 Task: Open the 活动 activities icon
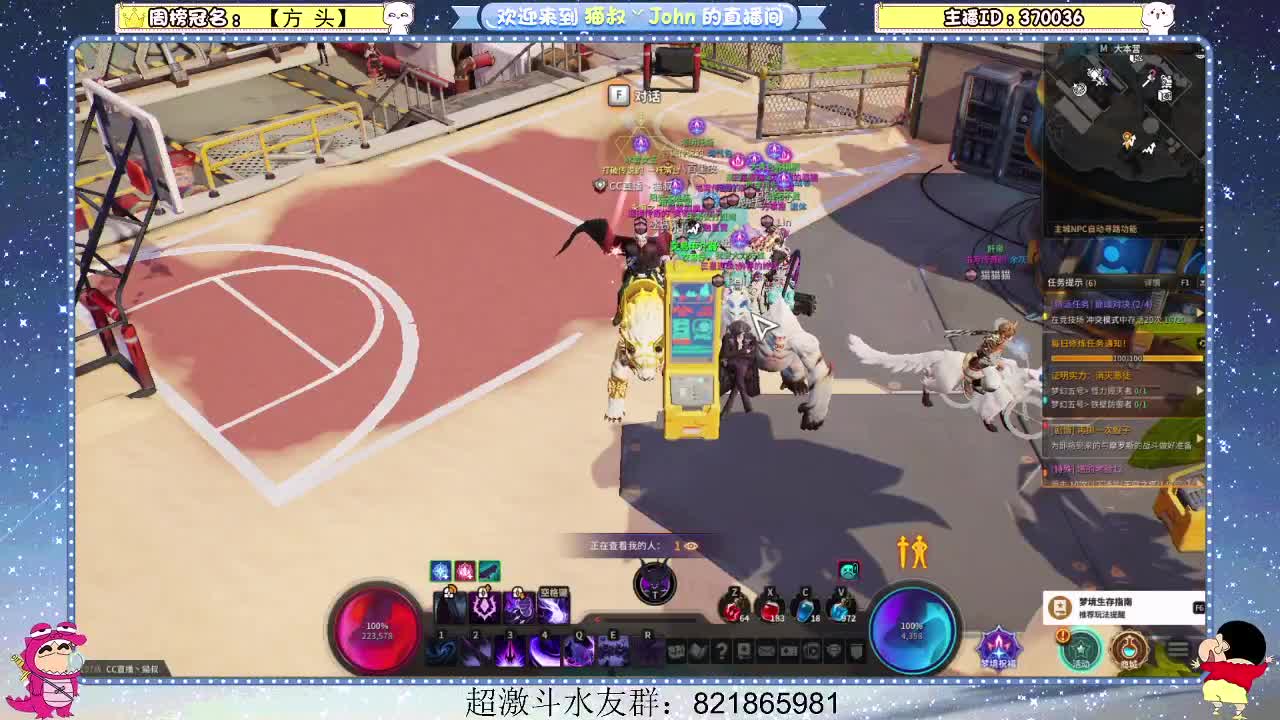(x=1081, y=649)
